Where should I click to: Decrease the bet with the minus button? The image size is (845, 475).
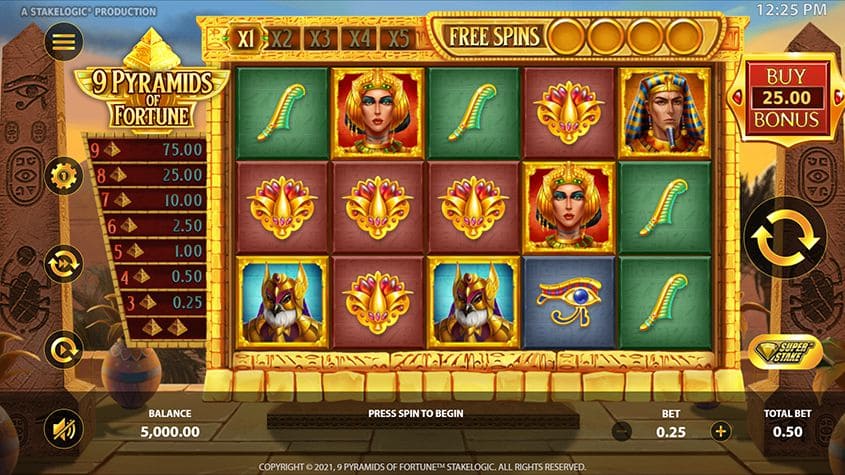pos(621,431)
